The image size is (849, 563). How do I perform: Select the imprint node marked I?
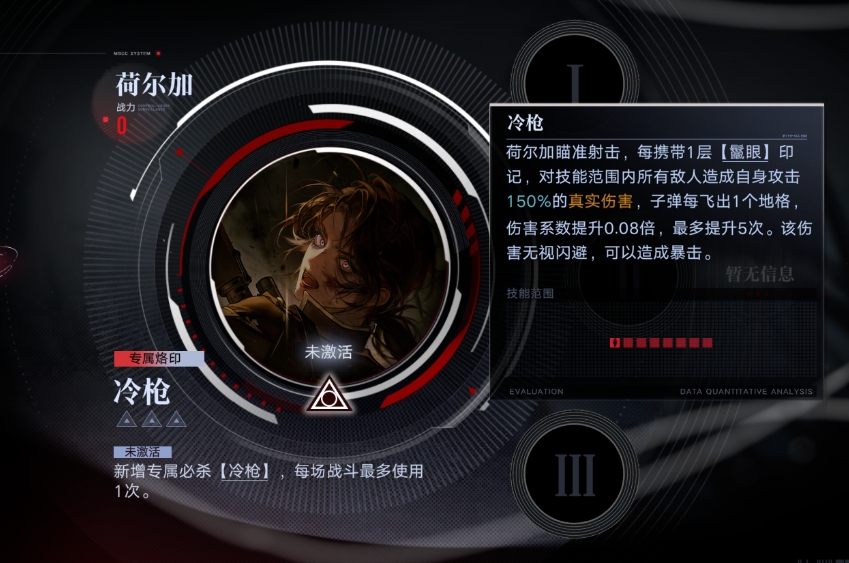[x=574, y=77]
